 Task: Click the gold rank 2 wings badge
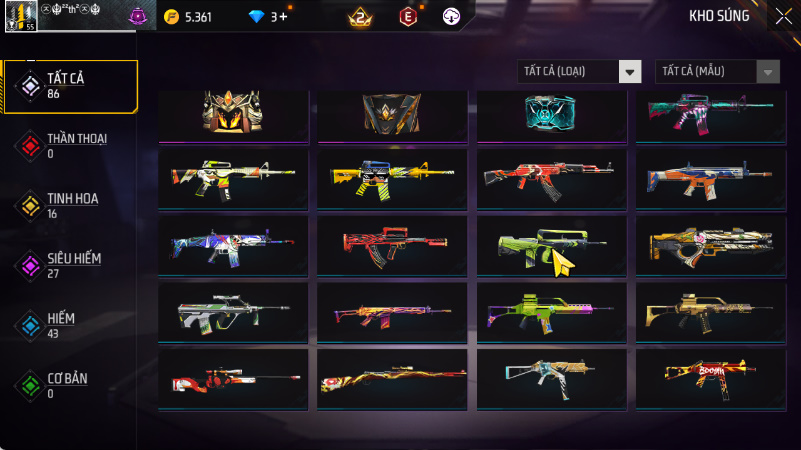point(361,16)
